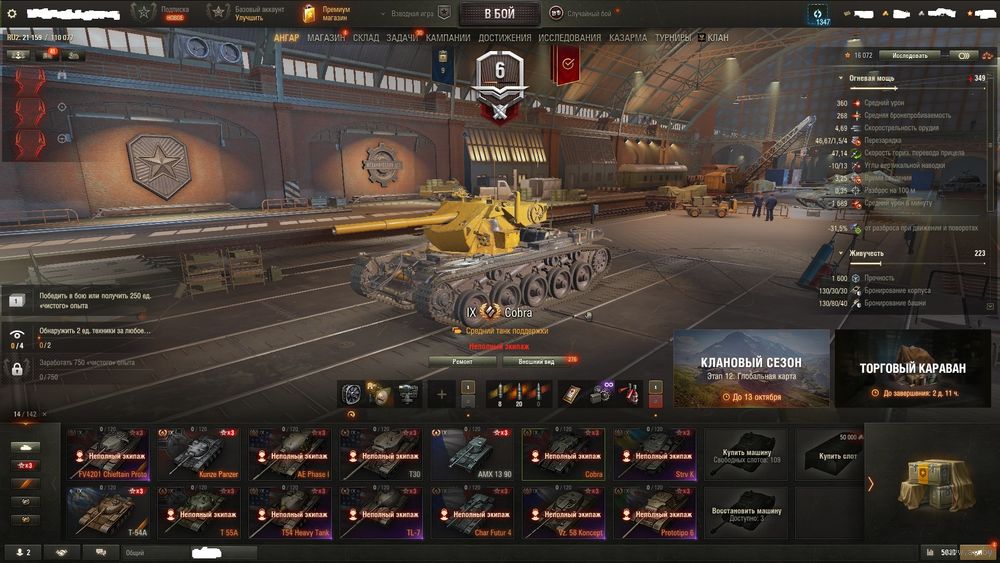Open the МАГАЗИН tab

[326, 37]
